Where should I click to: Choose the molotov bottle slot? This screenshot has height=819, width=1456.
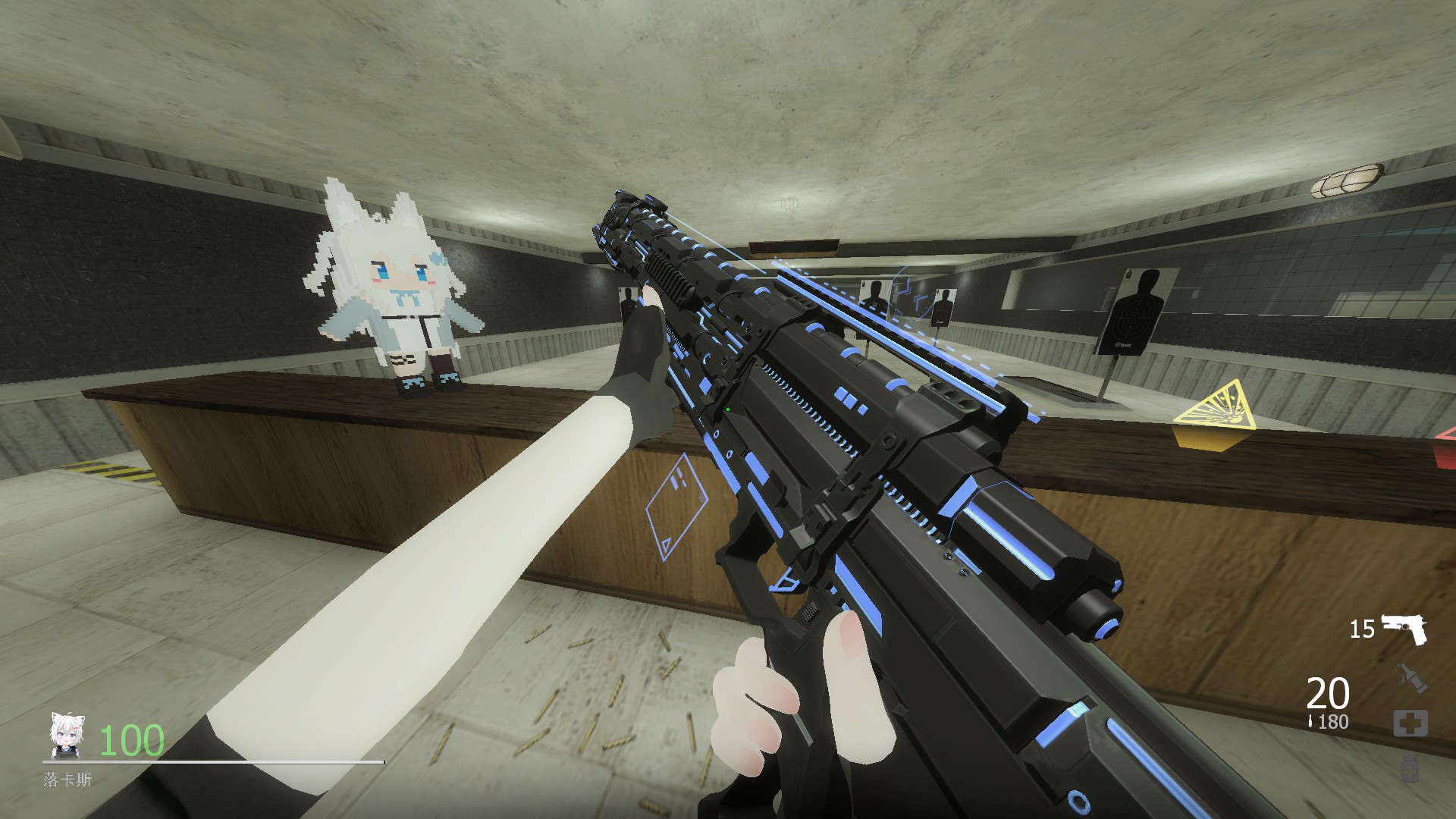[x=1411, y=677]
